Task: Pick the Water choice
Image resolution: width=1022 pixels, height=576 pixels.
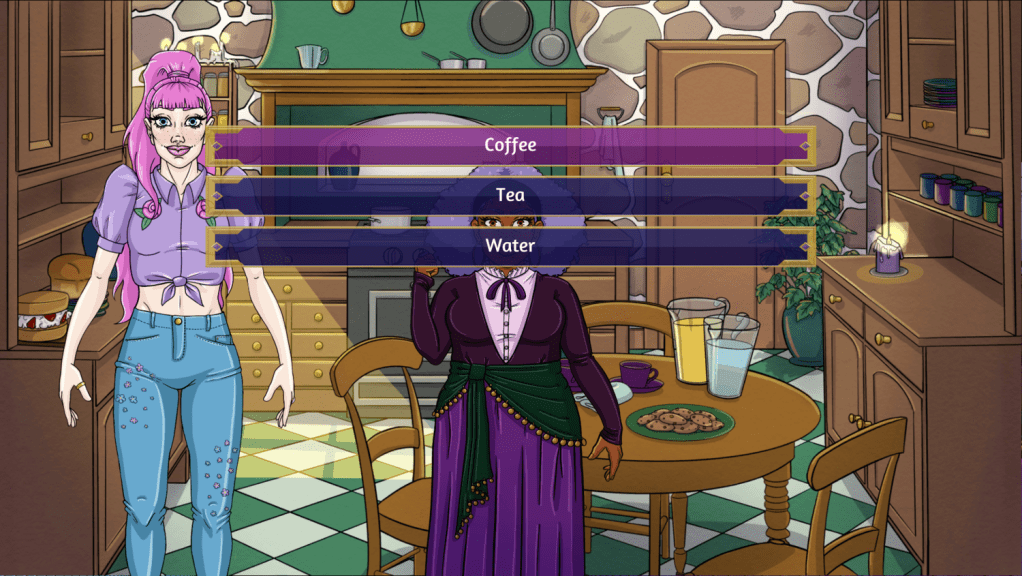Action: coord(510,245)
